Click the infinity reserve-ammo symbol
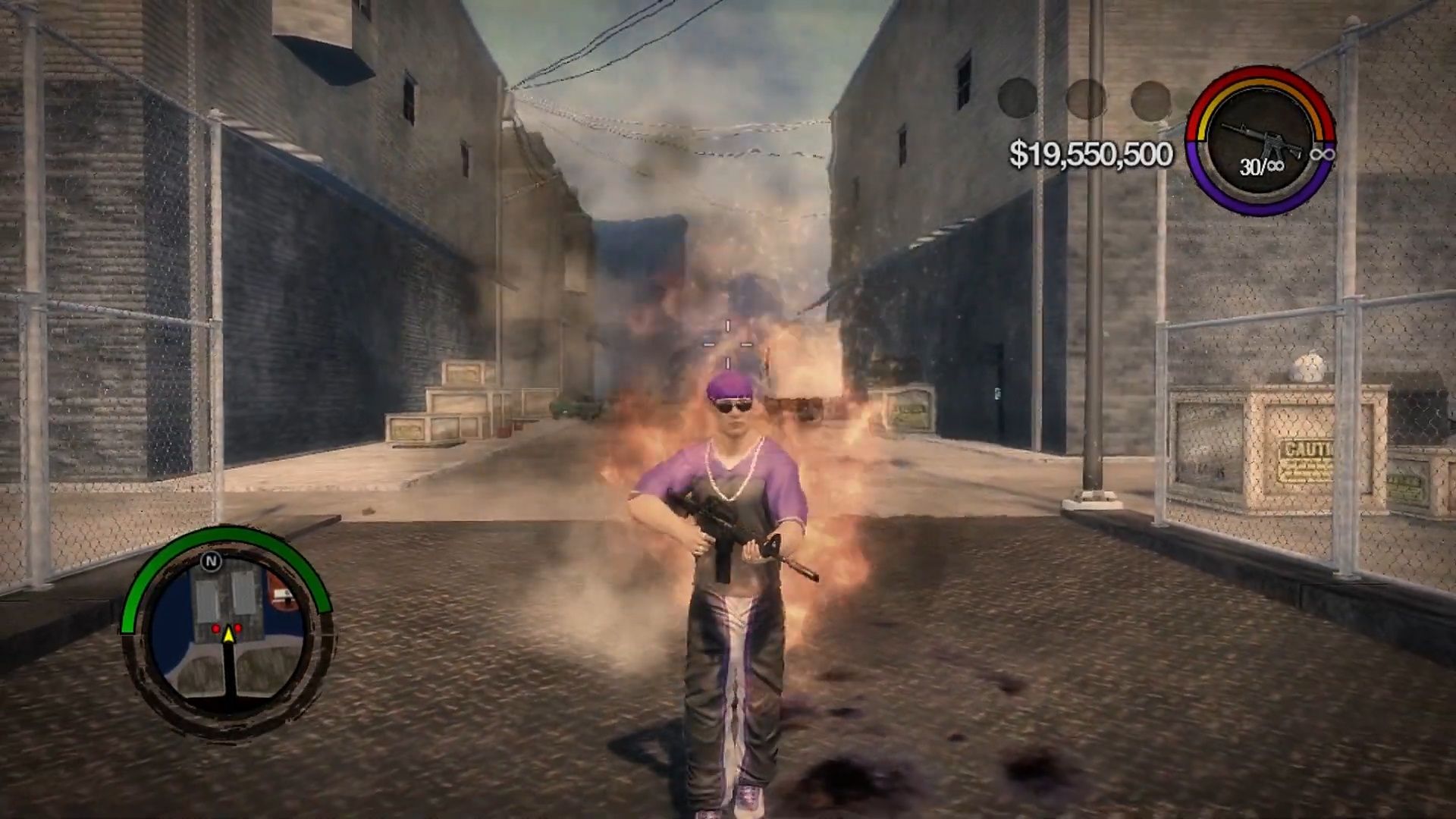 click(1322, 155)
